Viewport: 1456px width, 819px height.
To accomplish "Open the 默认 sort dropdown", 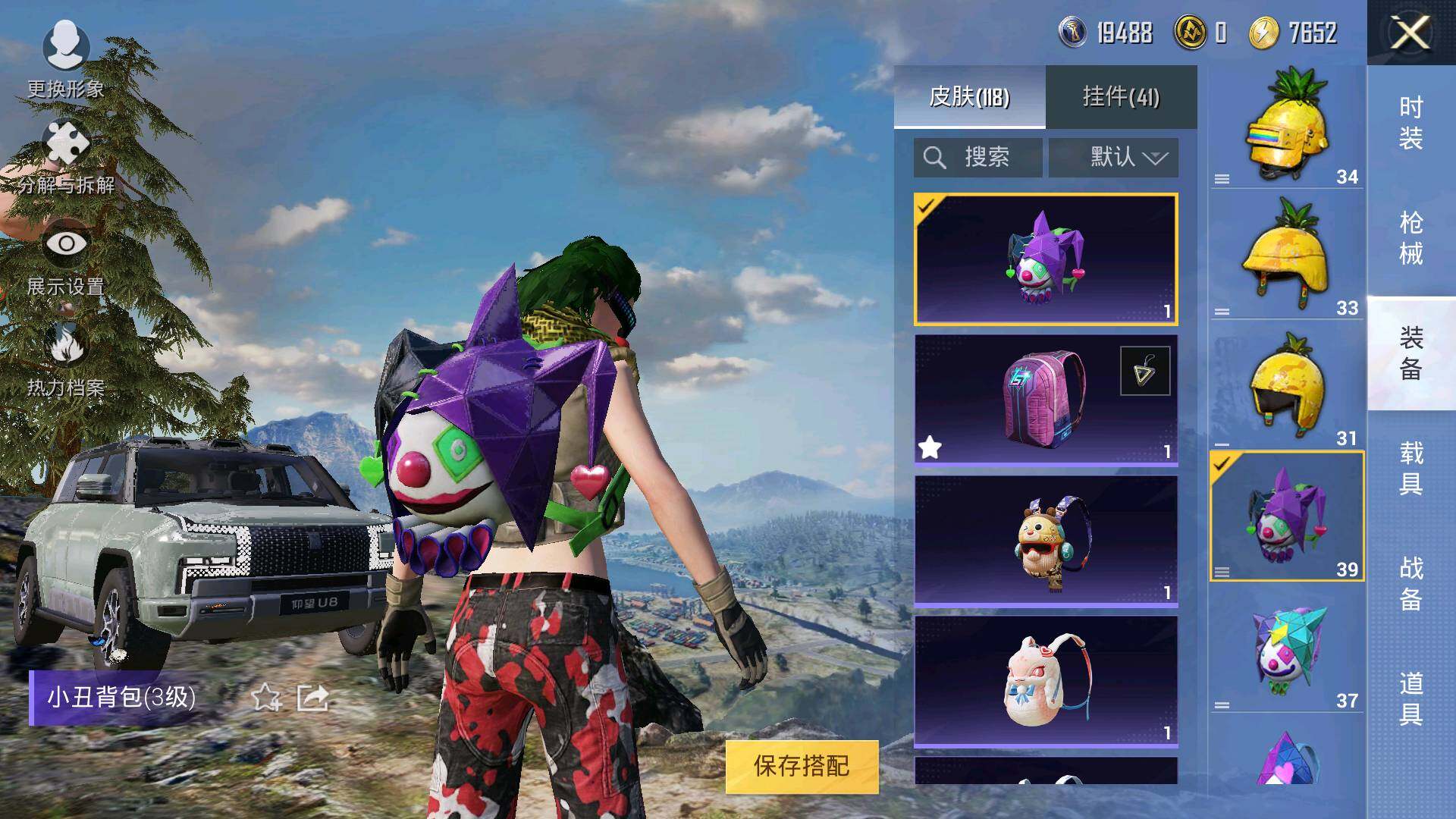I will (x=1113, y=158).
